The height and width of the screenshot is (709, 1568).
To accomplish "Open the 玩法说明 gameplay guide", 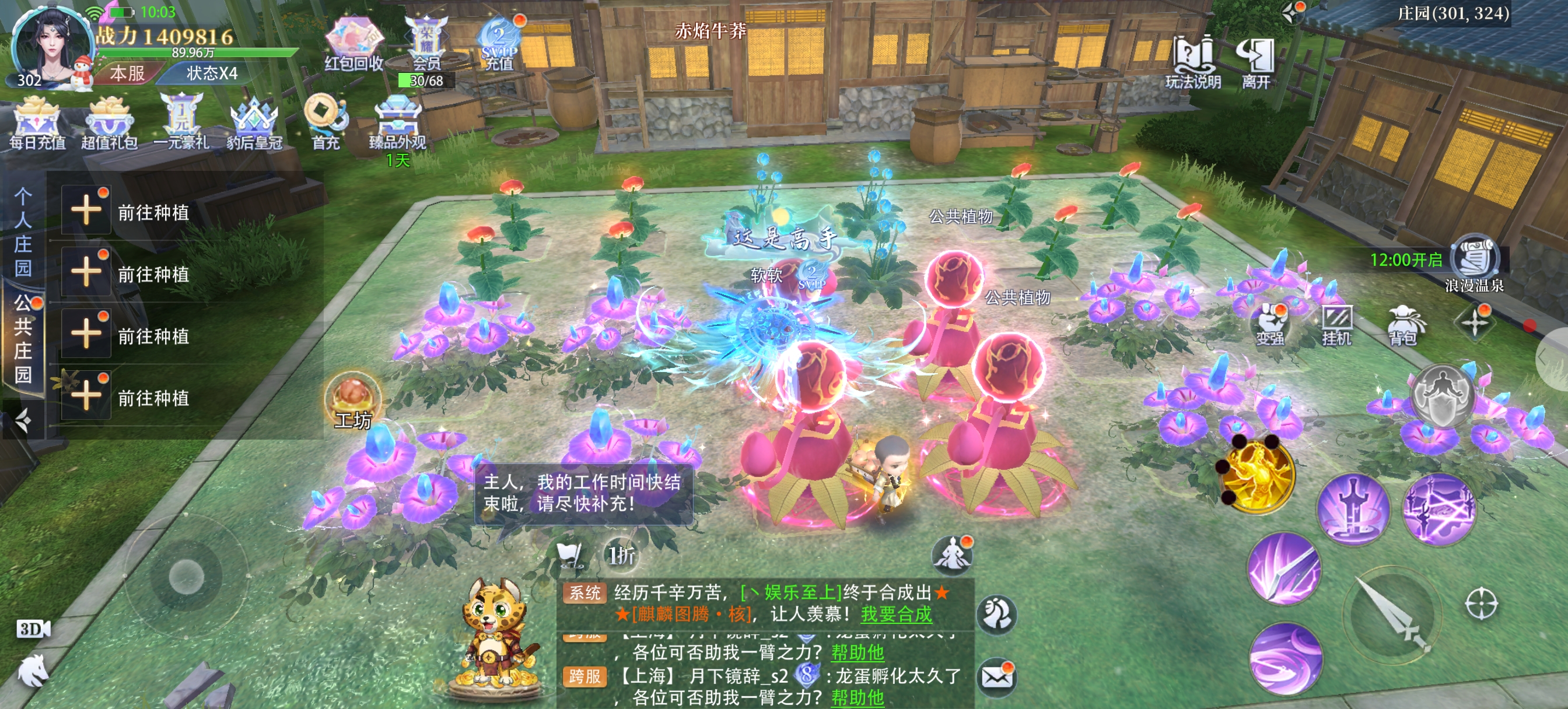I will [1193, 61].
